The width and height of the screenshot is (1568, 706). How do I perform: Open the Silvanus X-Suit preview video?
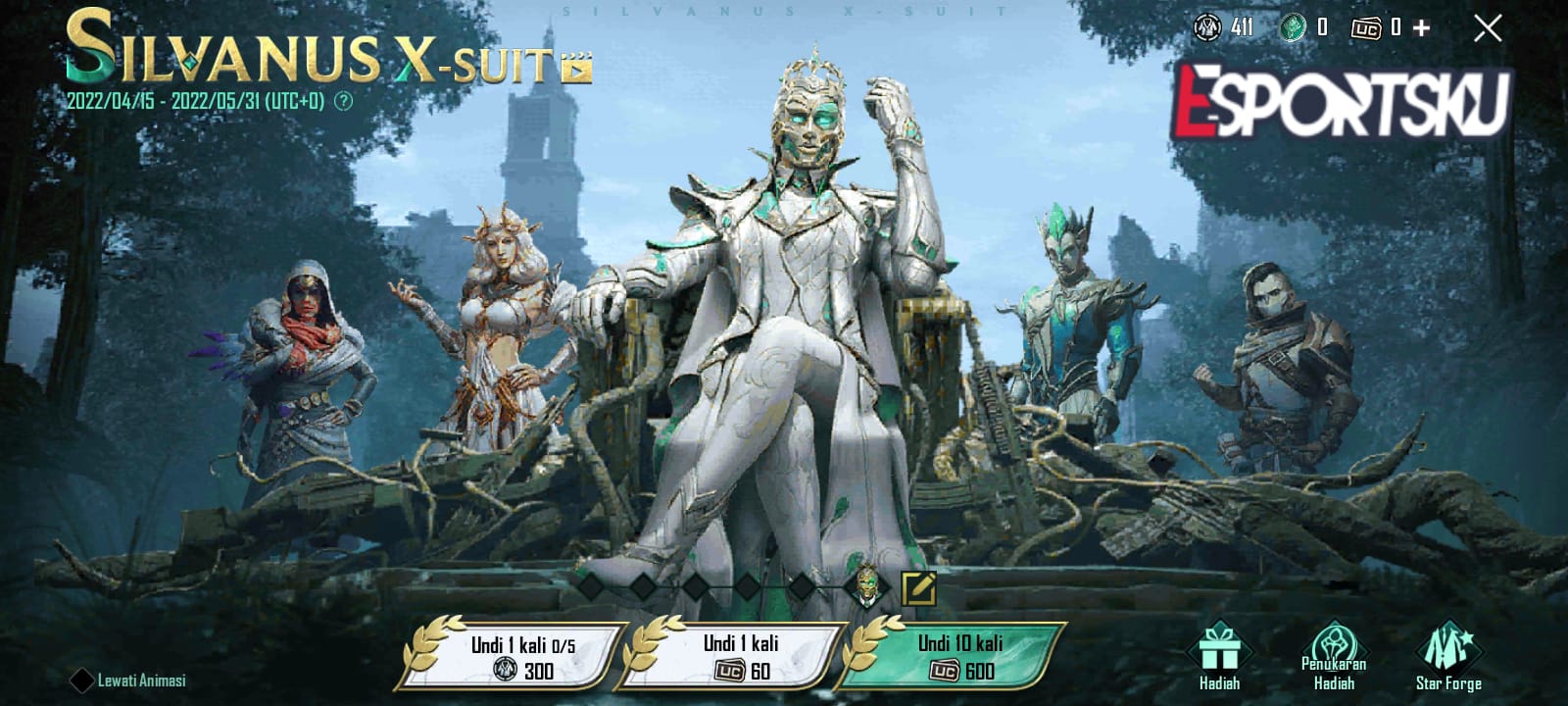(577, 71)
